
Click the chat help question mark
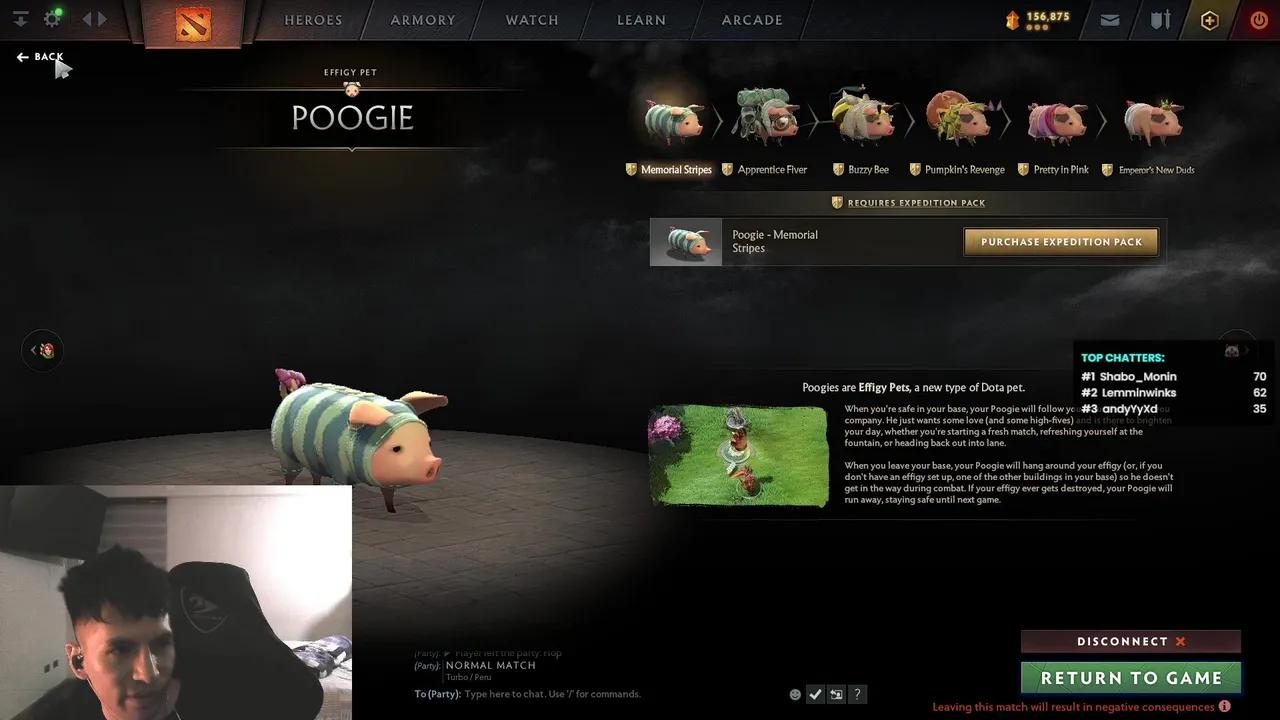[x=857, y=694]
